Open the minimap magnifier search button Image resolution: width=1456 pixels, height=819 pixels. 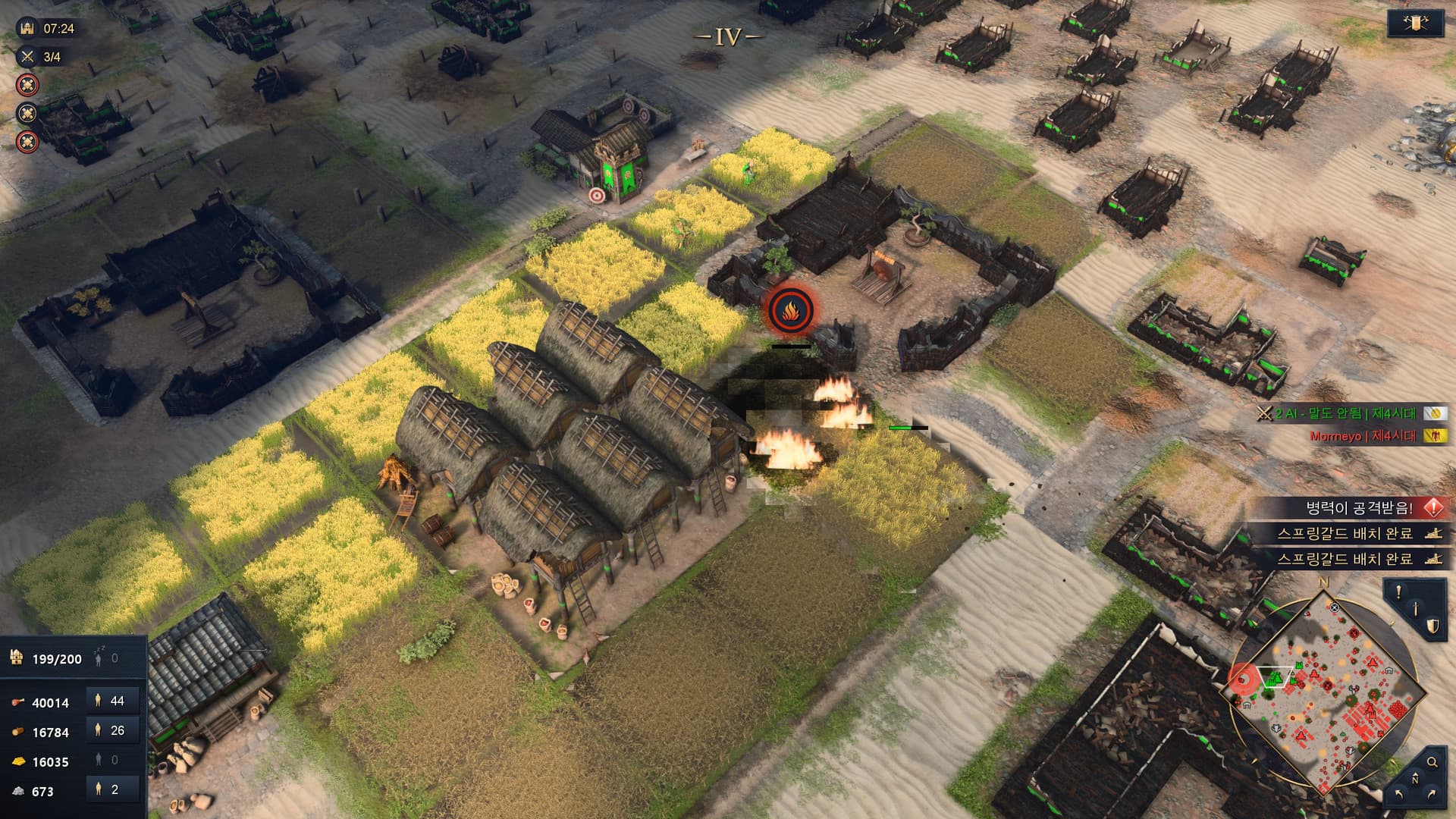(1432, 762)
